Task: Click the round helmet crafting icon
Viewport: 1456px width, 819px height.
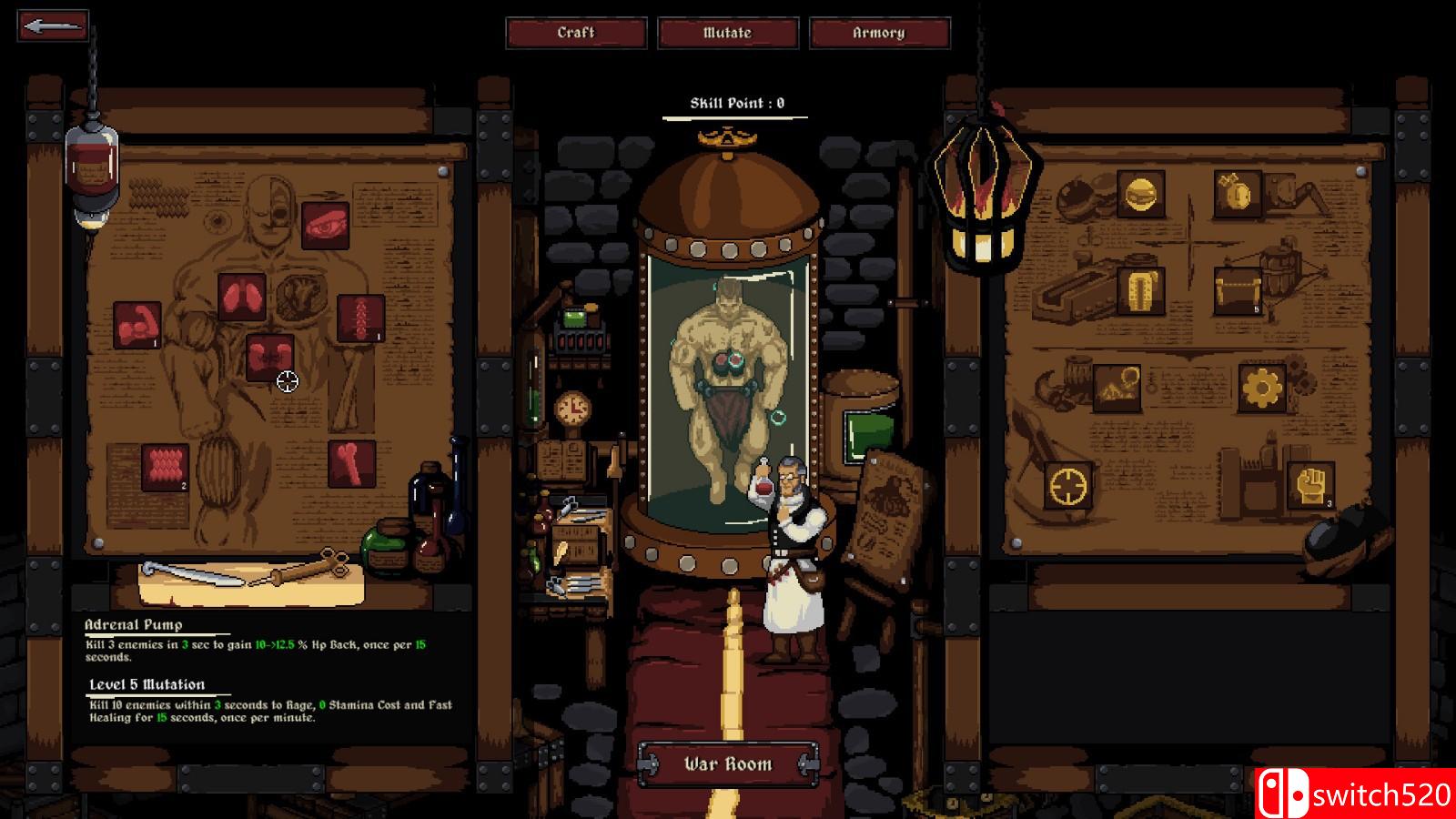Action: click(x=1141, y=196)
